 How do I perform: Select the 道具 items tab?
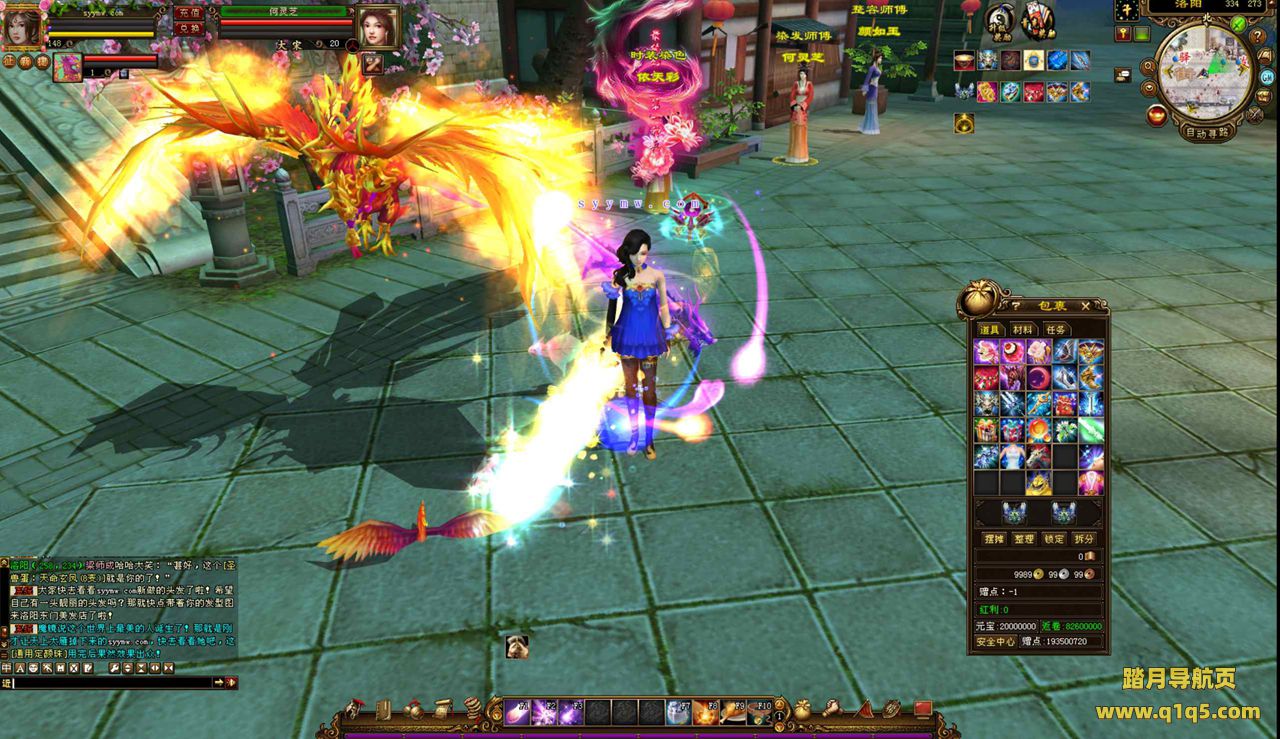[989, 330]
